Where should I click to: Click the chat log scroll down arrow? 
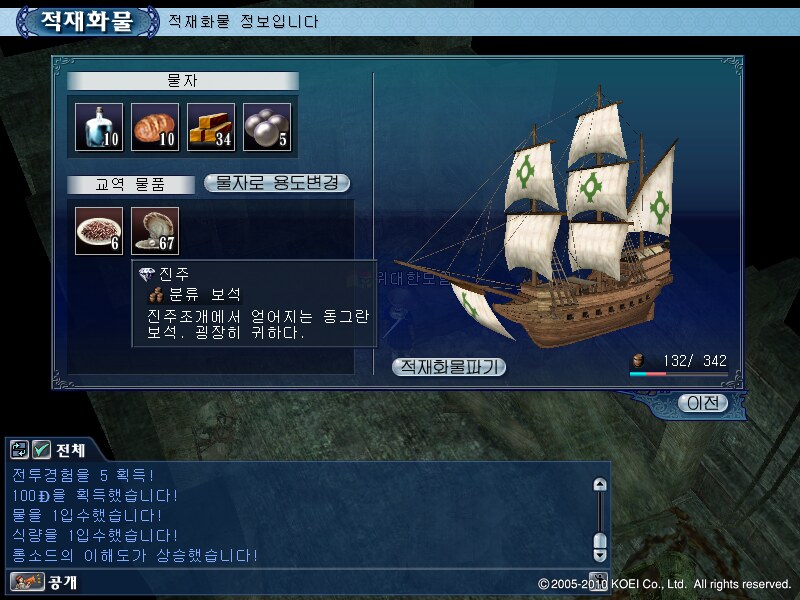(600, 552)
